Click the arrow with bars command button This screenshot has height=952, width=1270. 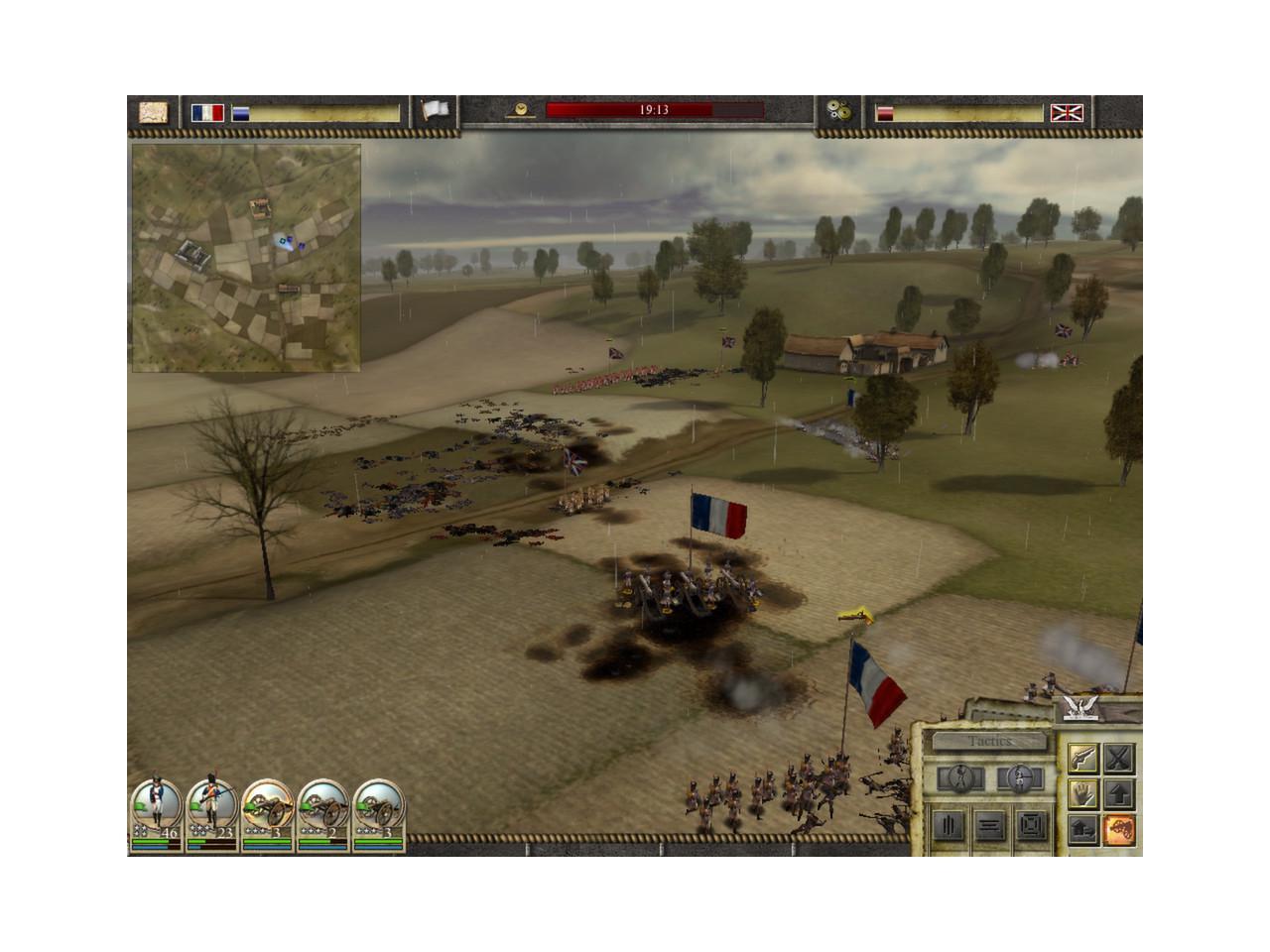coord(1082,829)
